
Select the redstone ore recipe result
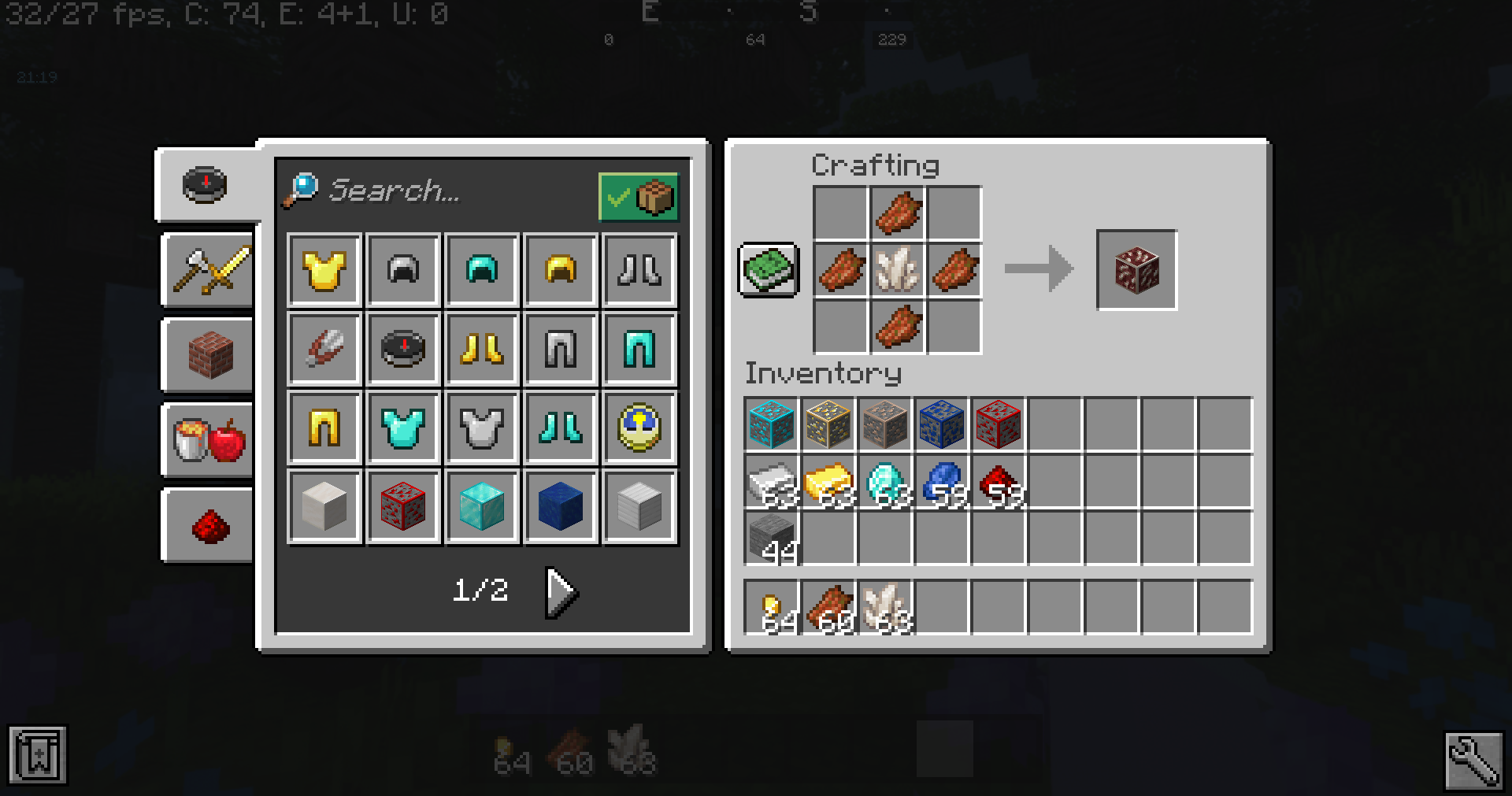402,506
